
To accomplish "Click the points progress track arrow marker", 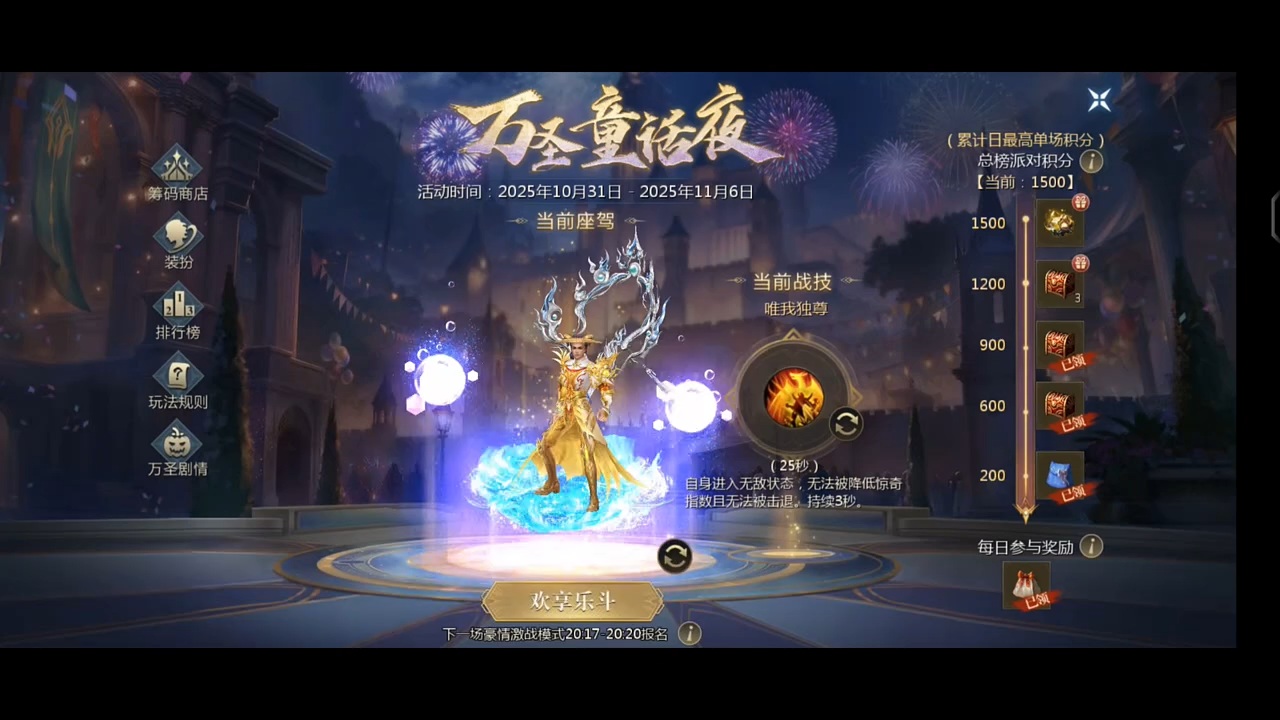I will coord(1027,513).
